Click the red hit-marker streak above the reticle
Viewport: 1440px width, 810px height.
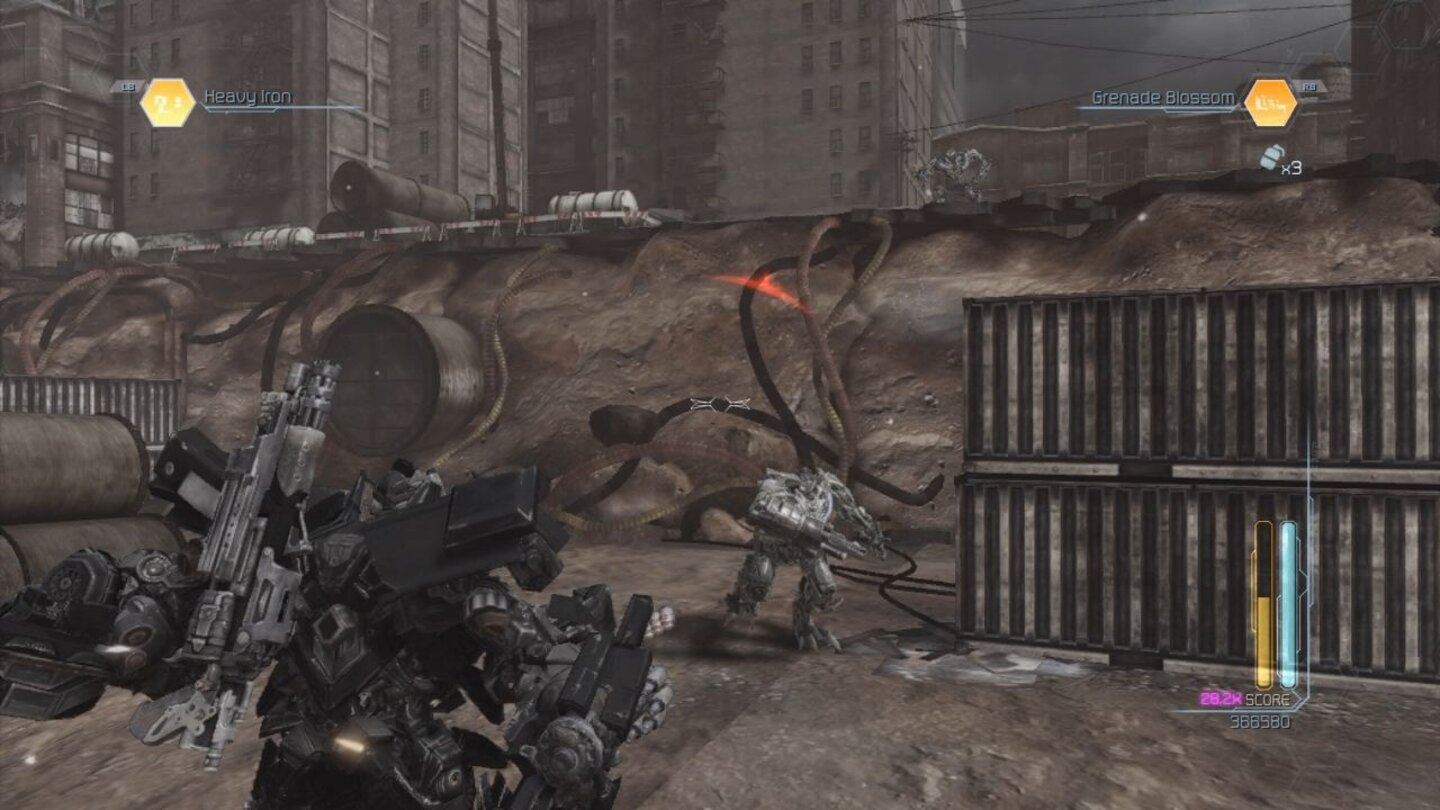pyautogui.click(x=764, y=287)
